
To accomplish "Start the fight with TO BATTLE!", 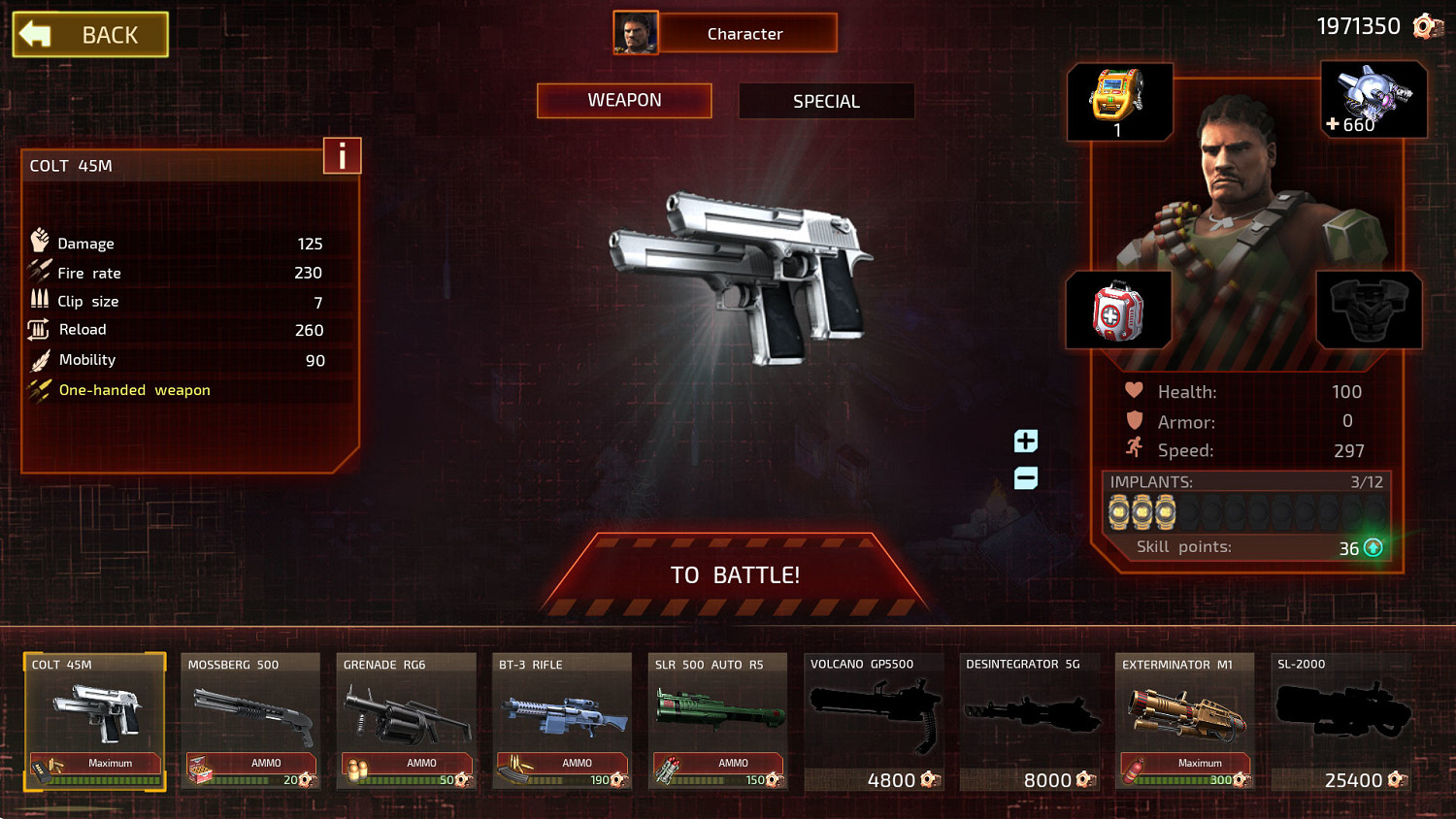I will (735, 575).
